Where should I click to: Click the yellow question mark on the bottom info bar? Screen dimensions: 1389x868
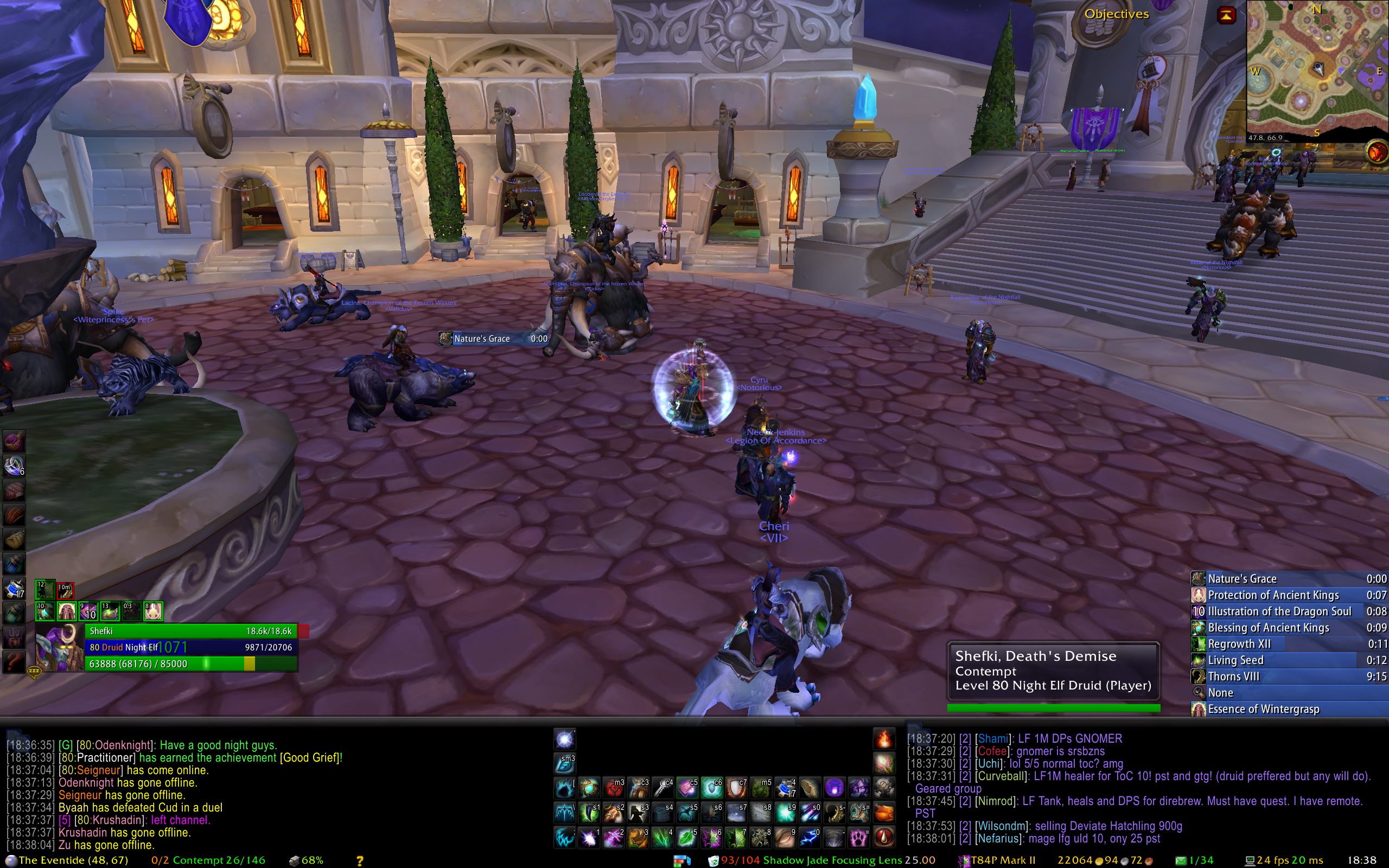pos(360,860)
